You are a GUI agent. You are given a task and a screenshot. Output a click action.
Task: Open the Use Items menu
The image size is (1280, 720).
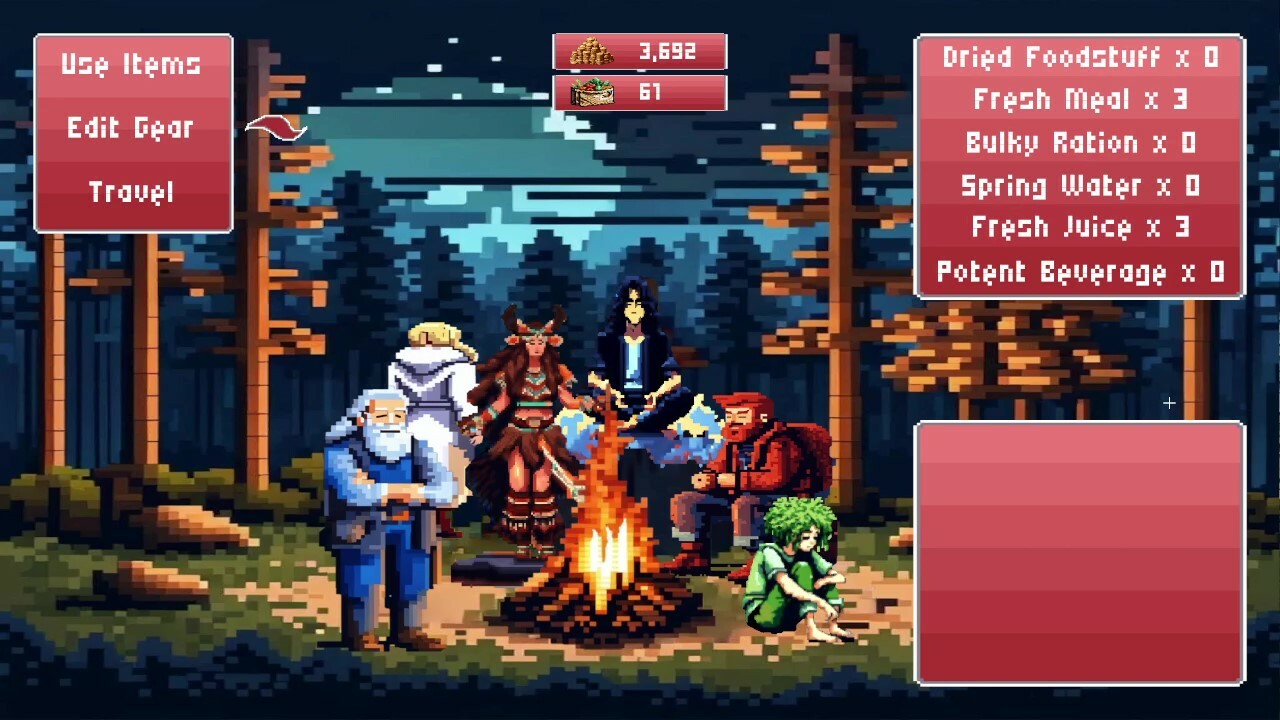coord(131,65)
